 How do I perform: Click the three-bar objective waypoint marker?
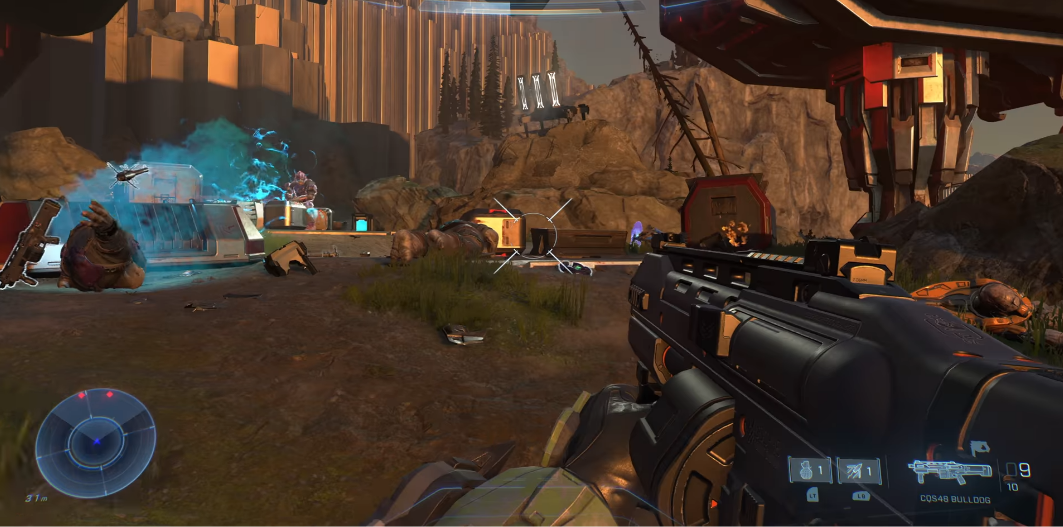tap(536, 92)
